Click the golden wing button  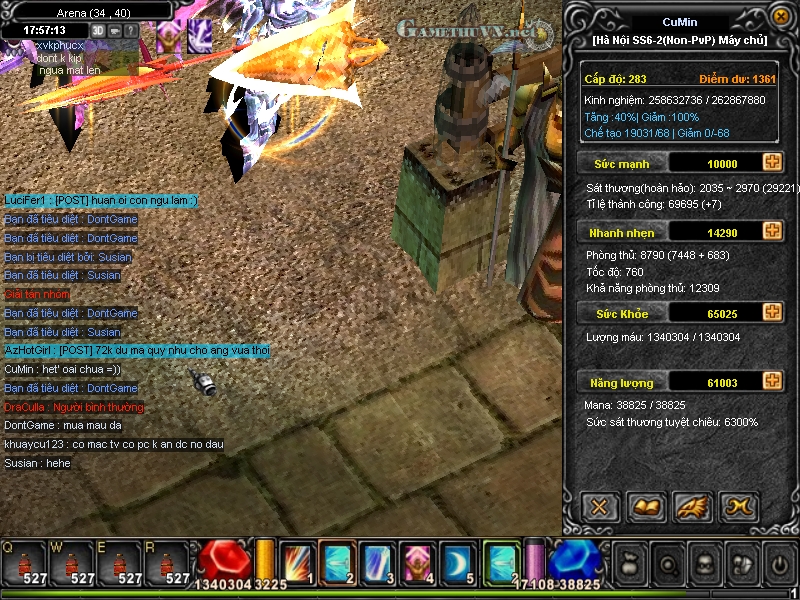693,506
